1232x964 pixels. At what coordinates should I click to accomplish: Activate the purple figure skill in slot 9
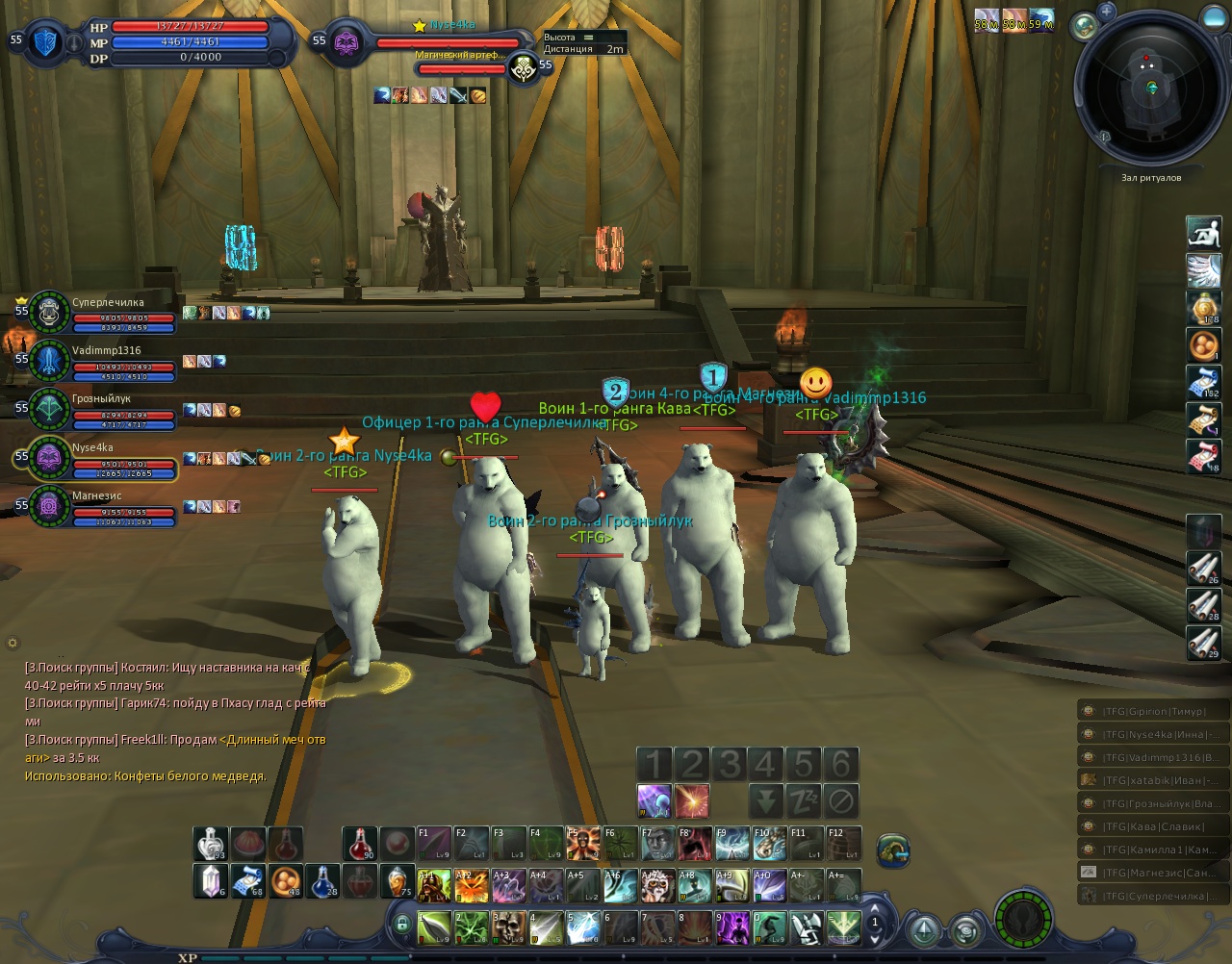[732, 927]
